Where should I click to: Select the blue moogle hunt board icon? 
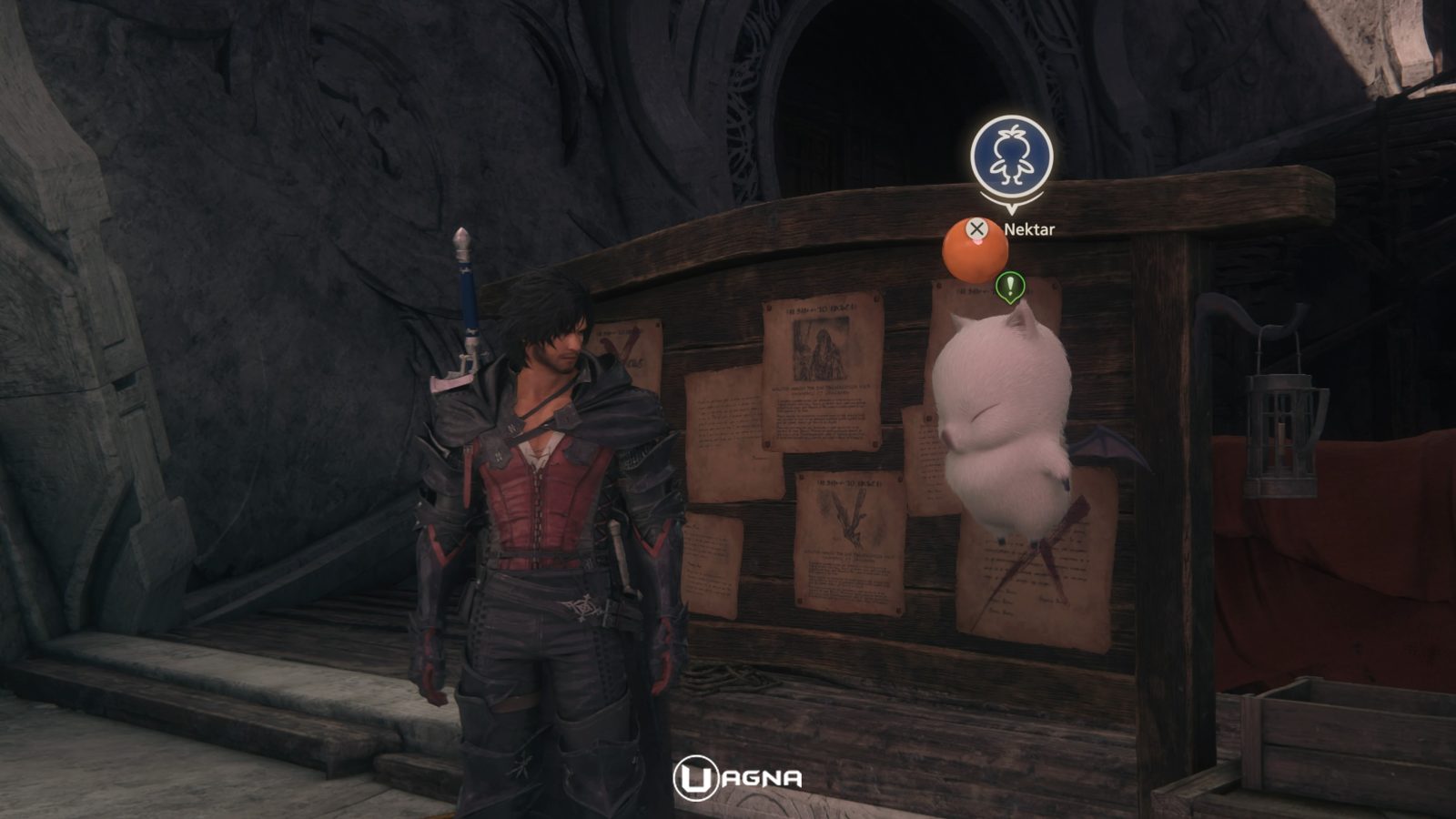[1011, 157]
